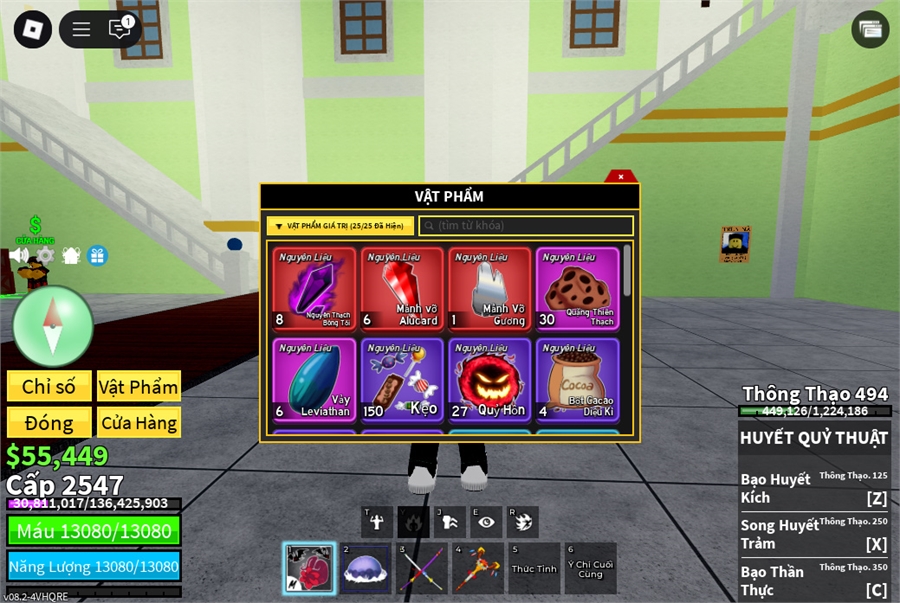The height and width of the screenshot is (603, 900).
Task: Click the Đóng button
Action: [x=49, y=423]
